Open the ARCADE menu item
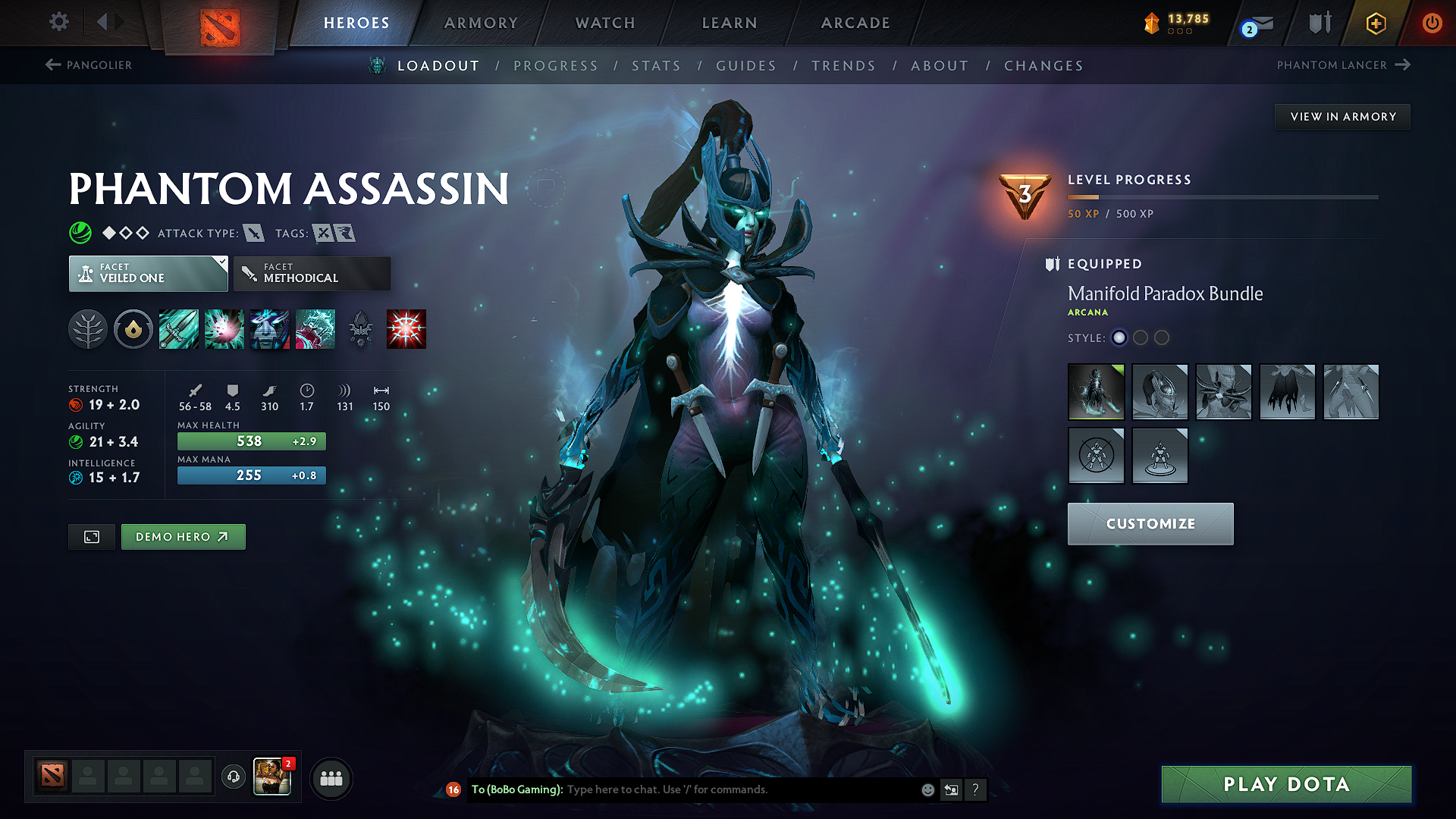 (855, 23)
